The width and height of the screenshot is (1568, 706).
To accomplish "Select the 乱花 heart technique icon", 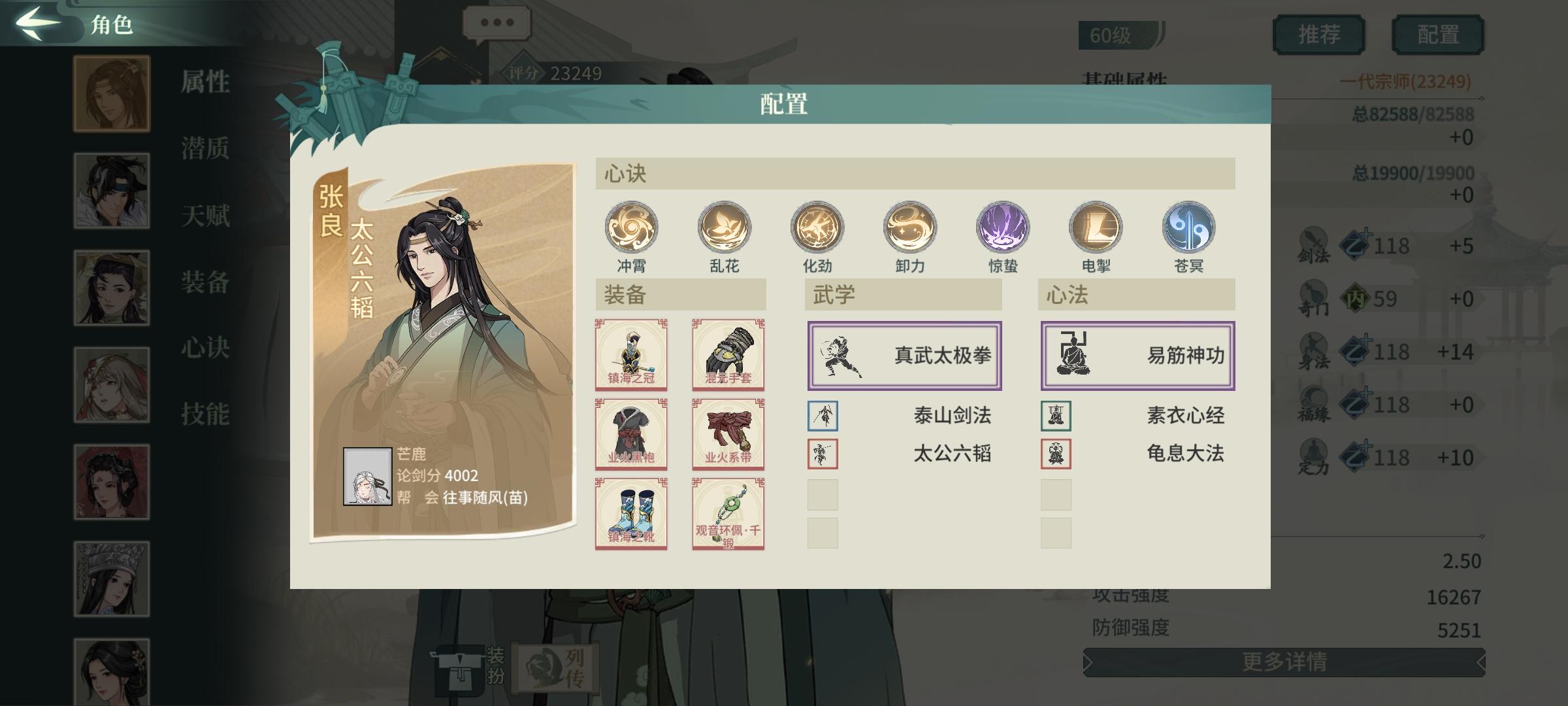I will point(724,227).
